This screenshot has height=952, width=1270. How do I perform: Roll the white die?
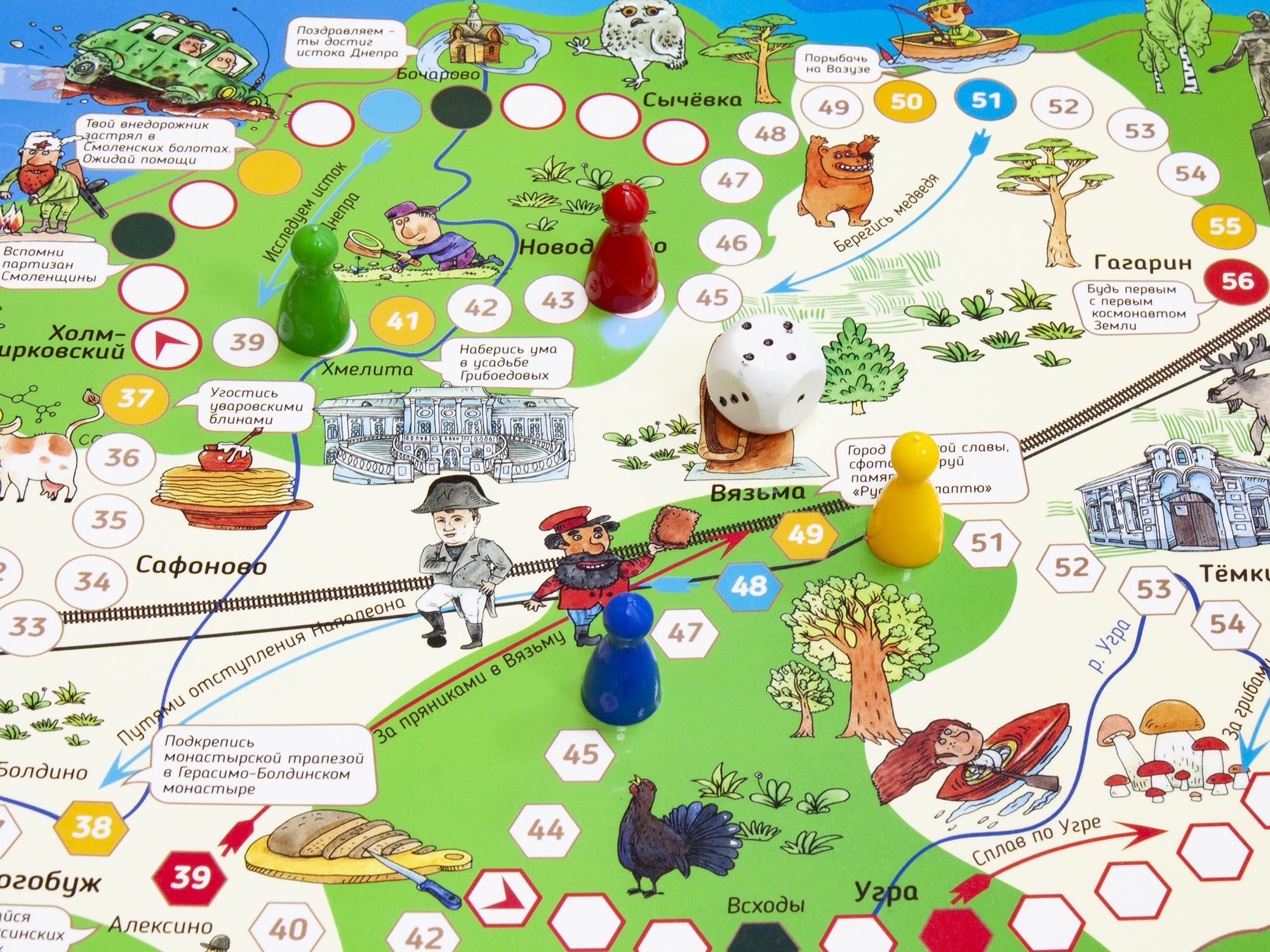coord(764,374)
